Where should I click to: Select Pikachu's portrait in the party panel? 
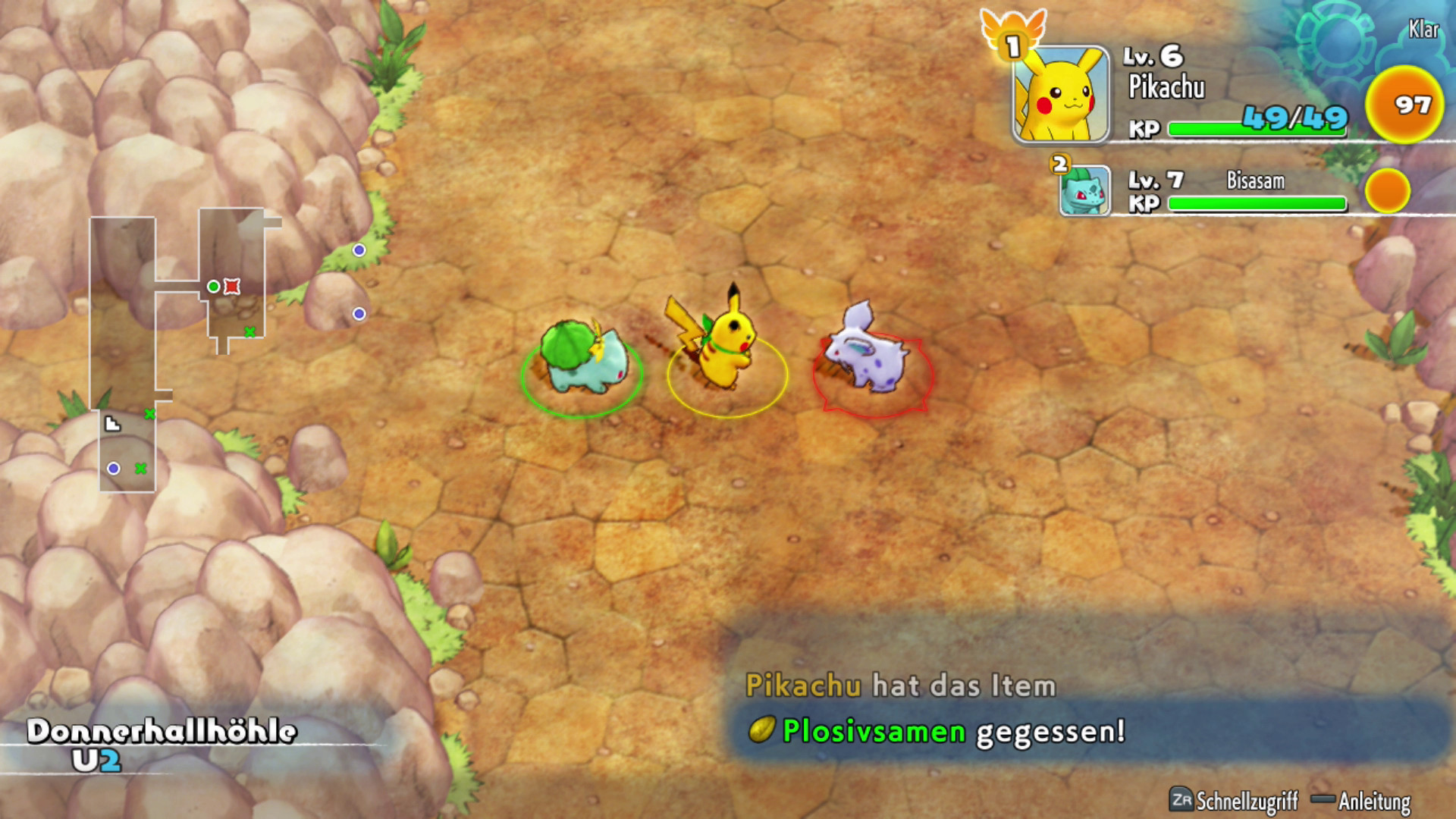point(1061,95)
